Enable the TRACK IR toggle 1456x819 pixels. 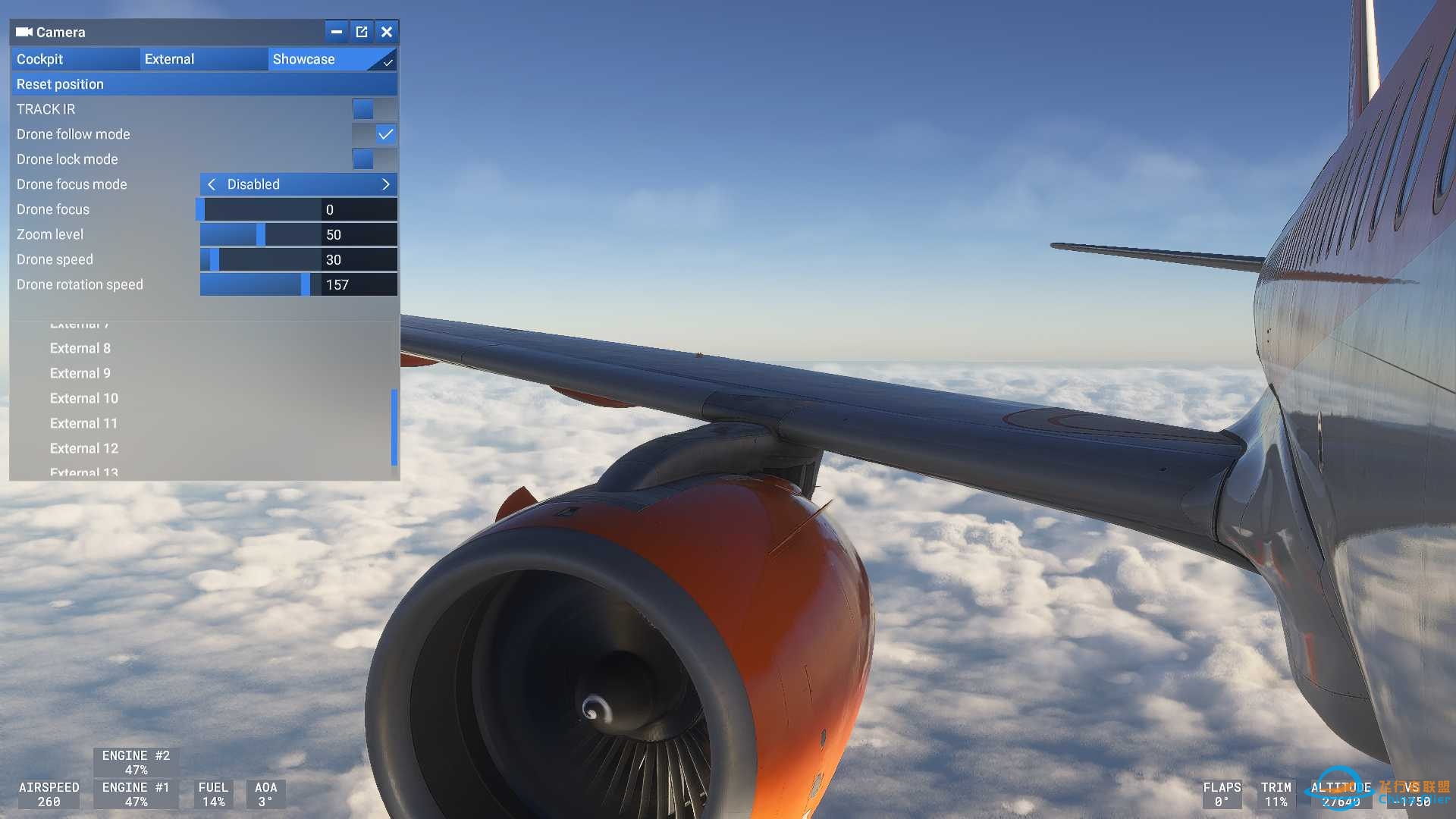click(x=365, y=108)
